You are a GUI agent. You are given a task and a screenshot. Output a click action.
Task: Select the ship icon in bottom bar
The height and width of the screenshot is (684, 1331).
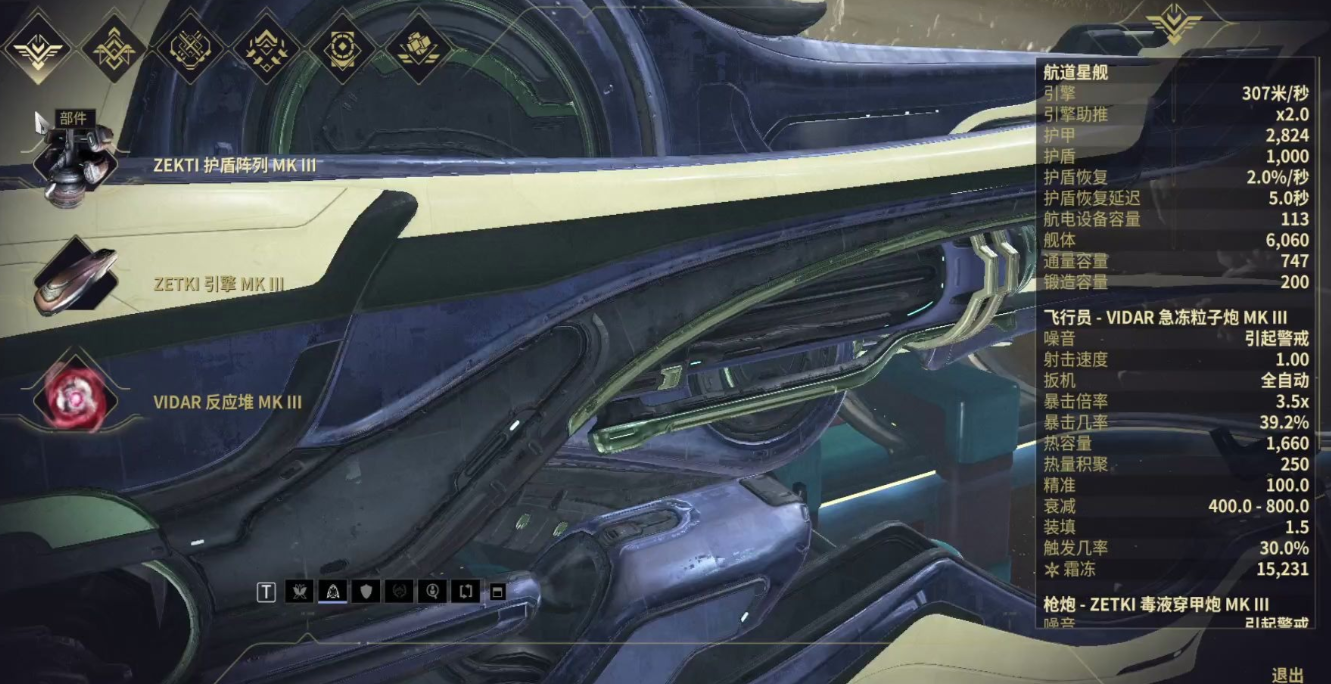pos(333,591)
